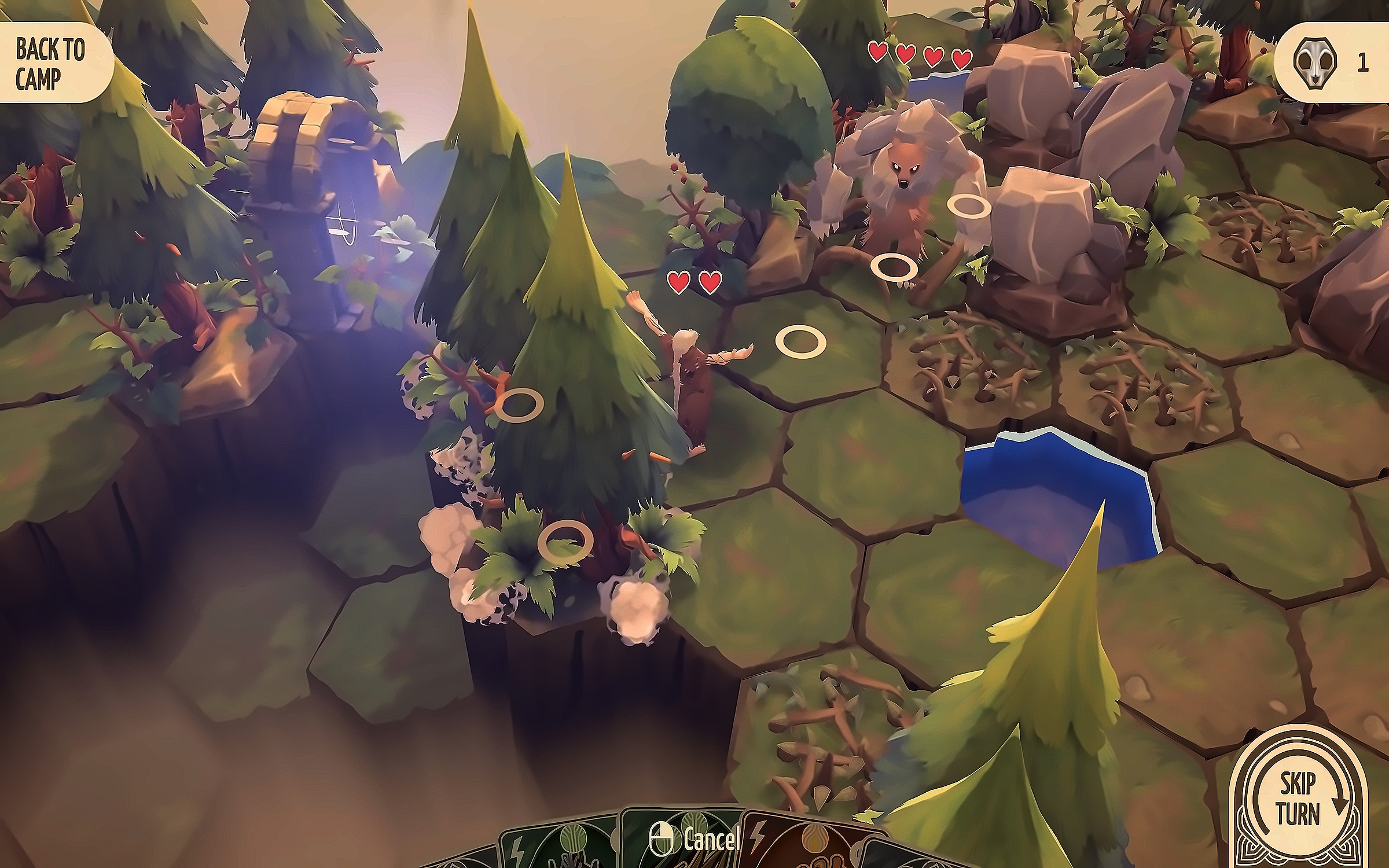End the turn with Skip Turn
The image size is (1389, 868).
[x=1299, y=800]
